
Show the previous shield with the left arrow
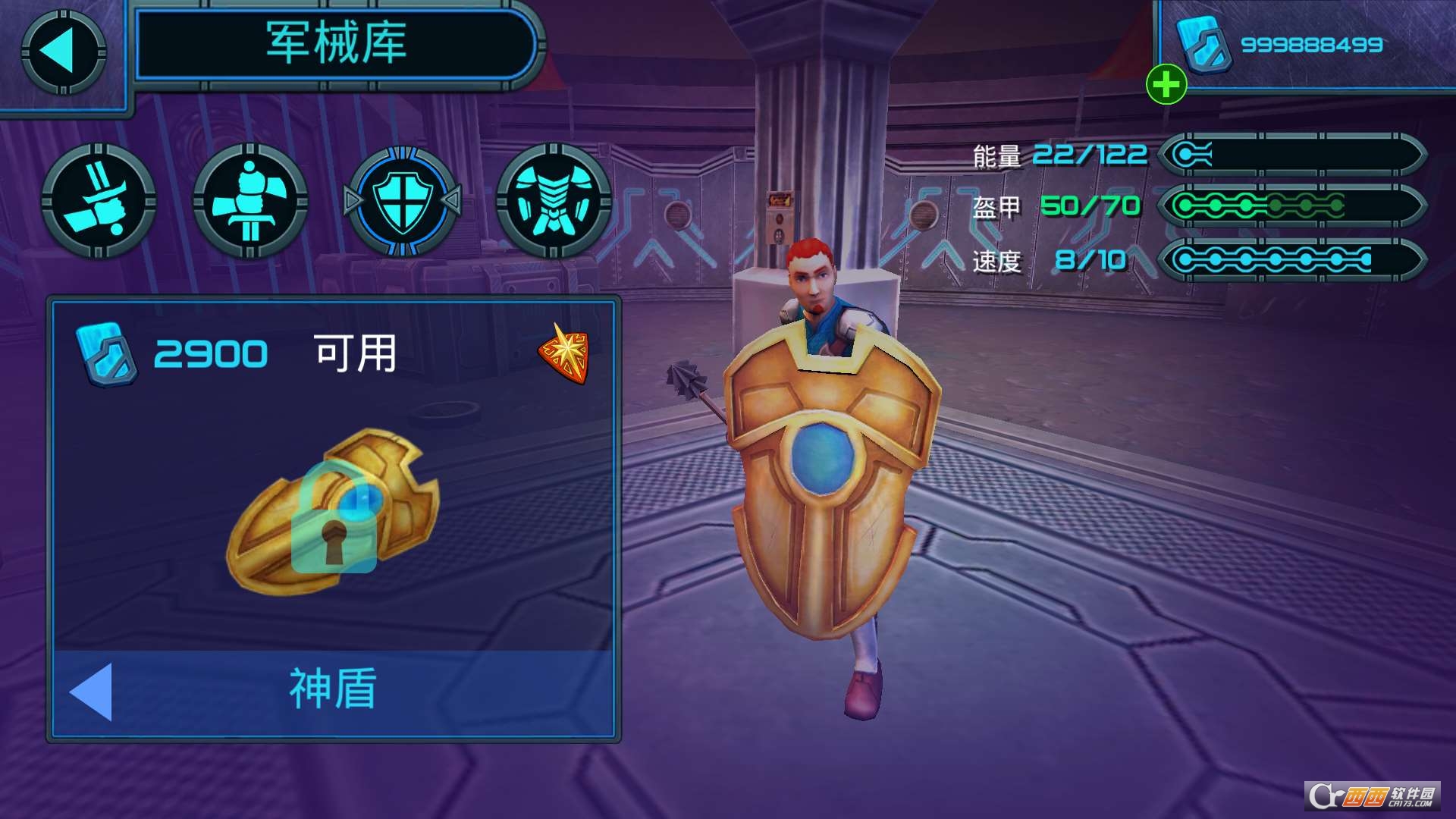(x=92, y=691)
